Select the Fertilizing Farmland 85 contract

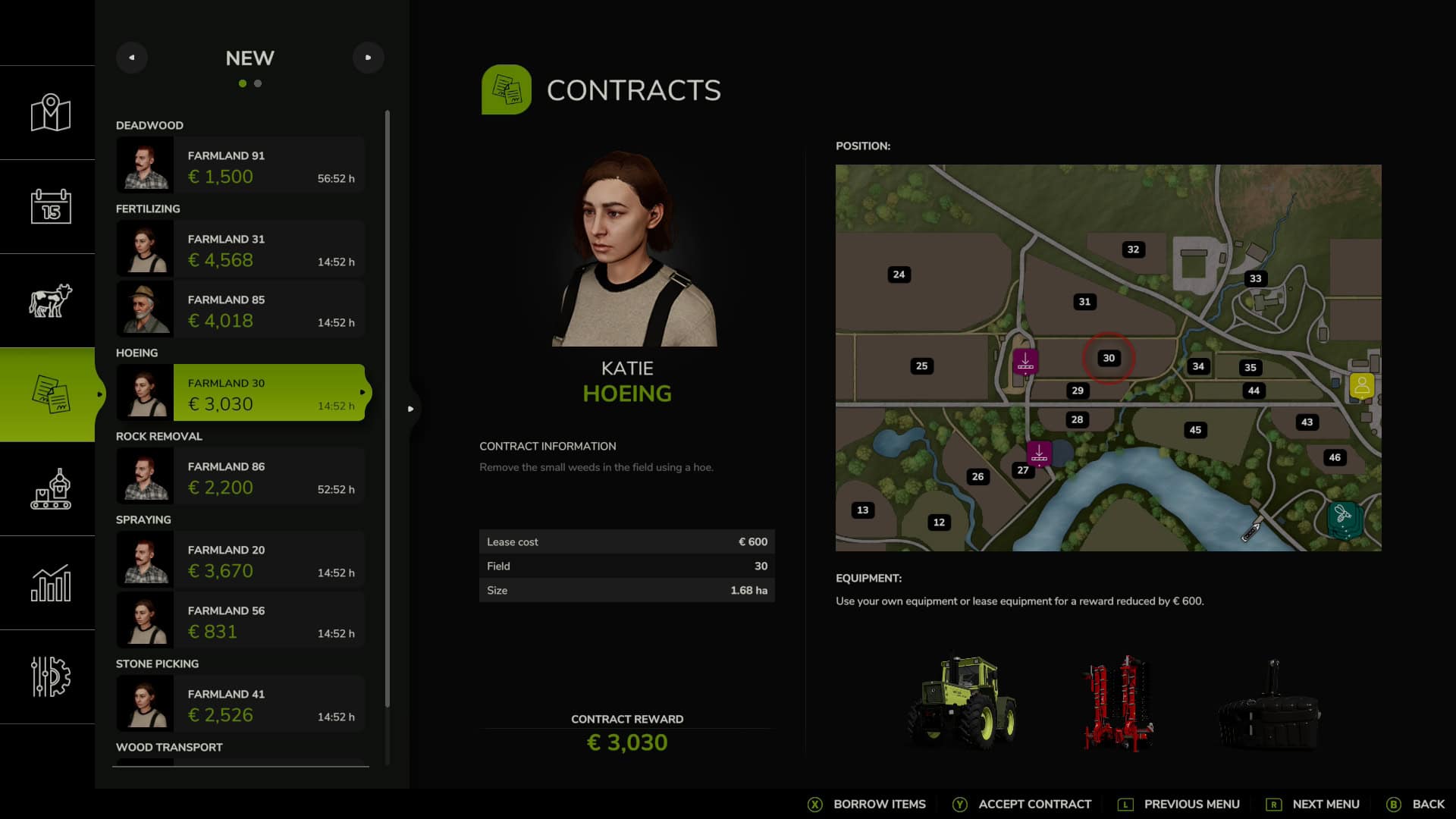pos(241,310)
